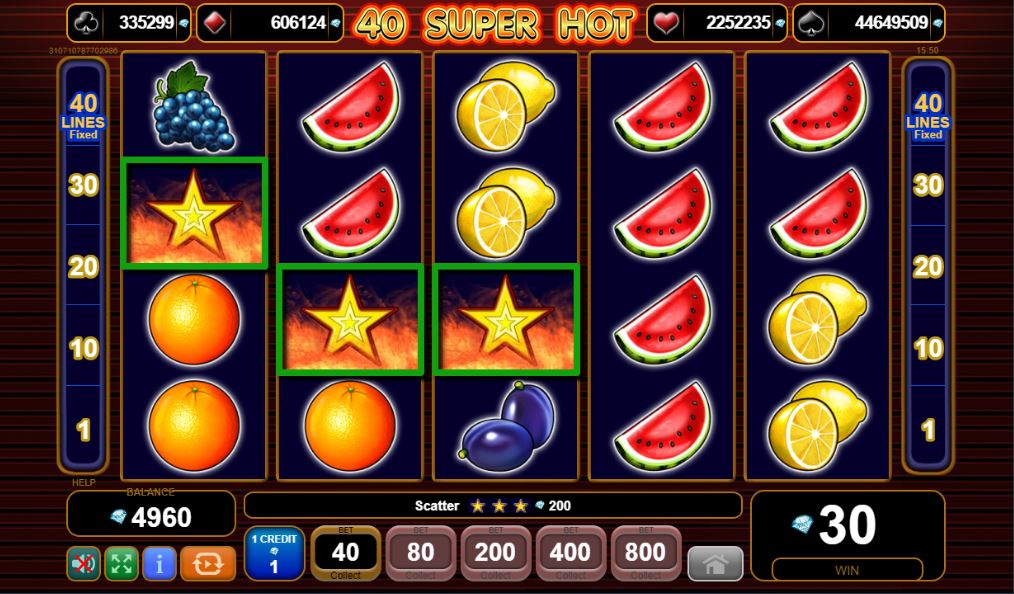1014x594 pixels.
Task: Toggle the muted sound button
Action: pos(84,563)
